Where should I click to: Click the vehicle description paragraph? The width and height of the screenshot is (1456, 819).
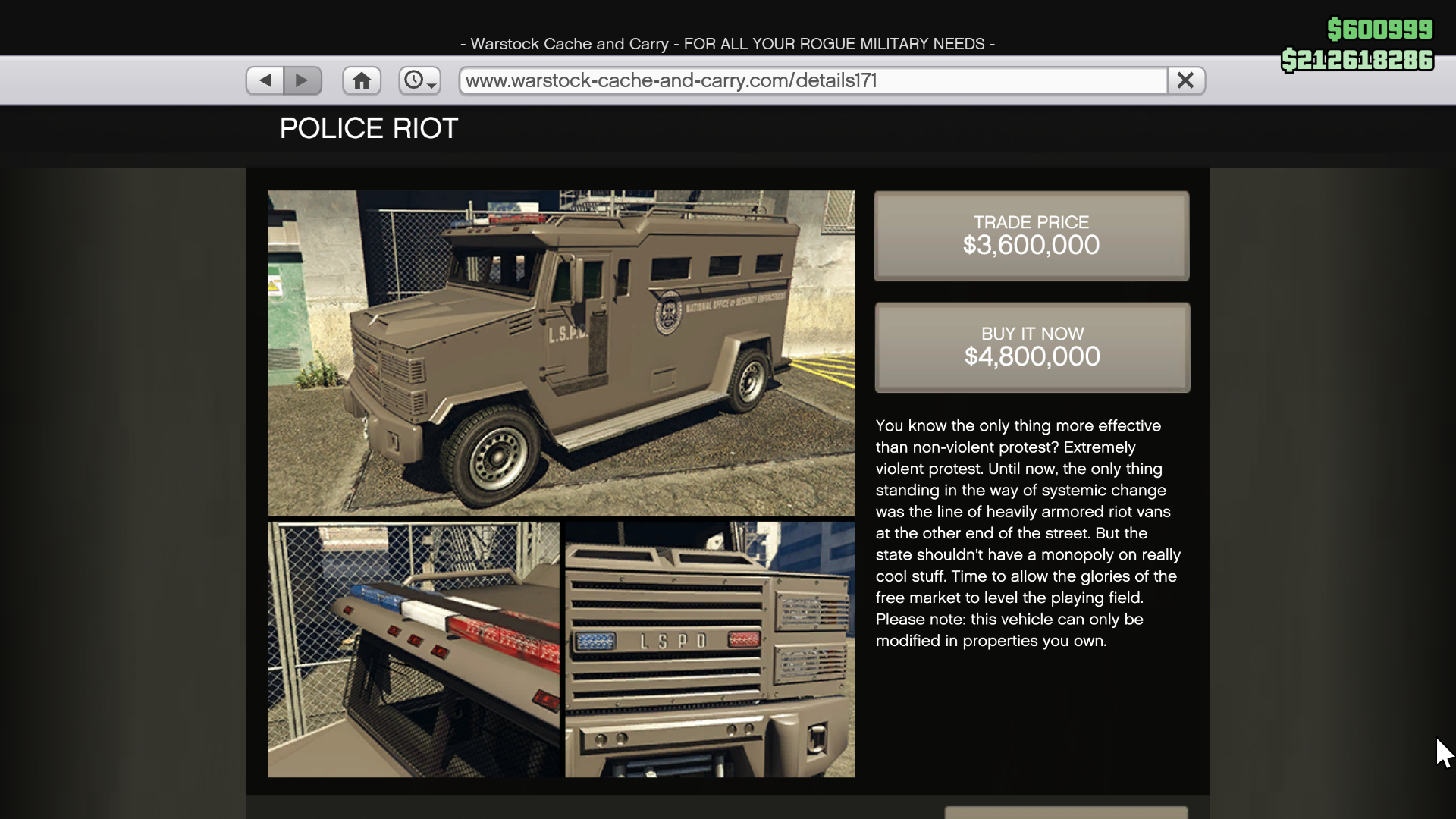click(x=1028, y=533)
